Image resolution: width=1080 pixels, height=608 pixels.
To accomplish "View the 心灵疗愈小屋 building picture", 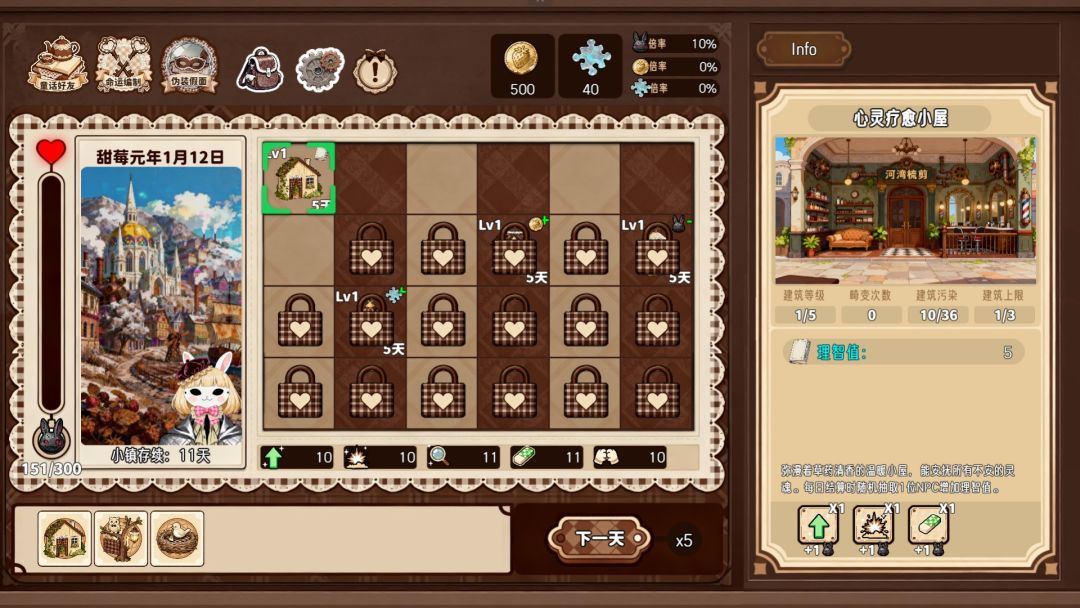I will (905, 210).
